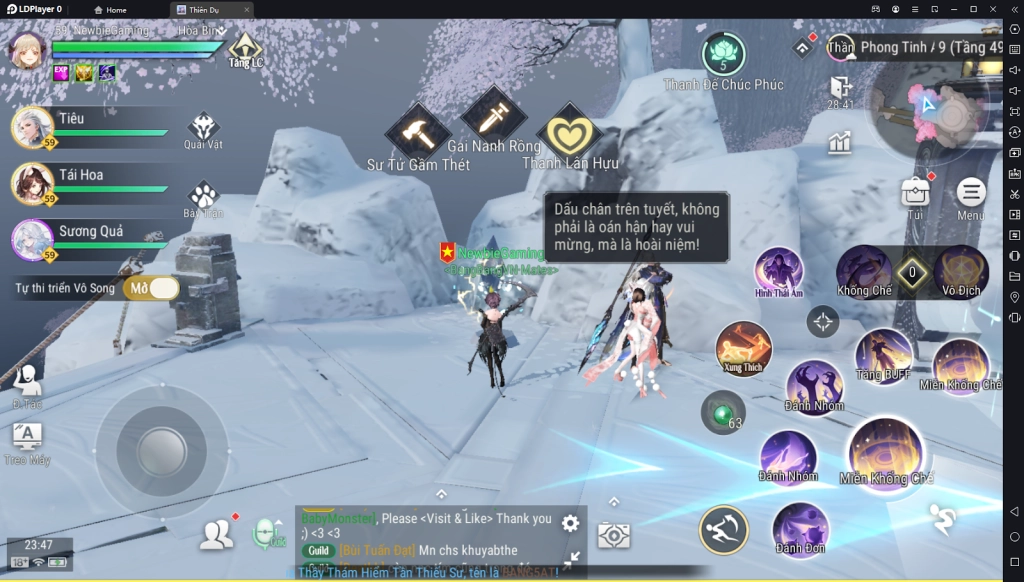Screen dimensions: 1024x582
Task: Cast the Đánh Đơn skill
Action: (799, 527)
